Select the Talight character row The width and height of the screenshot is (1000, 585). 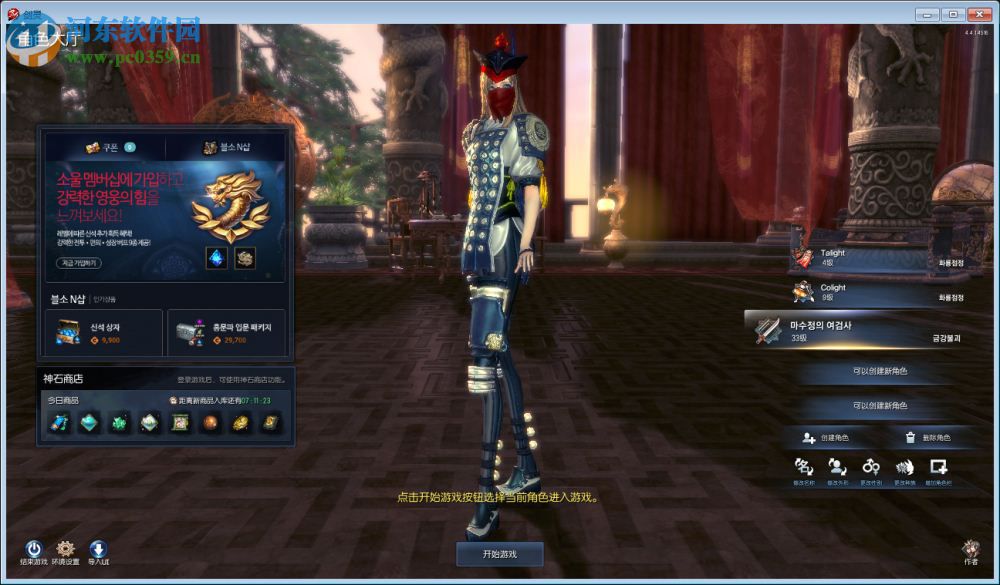pyautogui.click(x=878, y=258)
